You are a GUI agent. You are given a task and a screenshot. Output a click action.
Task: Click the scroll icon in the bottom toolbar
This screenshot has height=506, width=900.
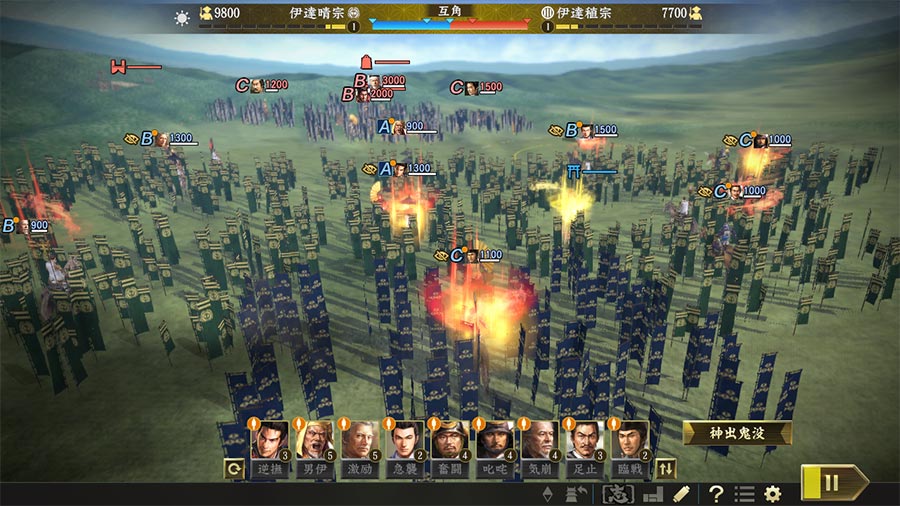[x=681, y=493]
